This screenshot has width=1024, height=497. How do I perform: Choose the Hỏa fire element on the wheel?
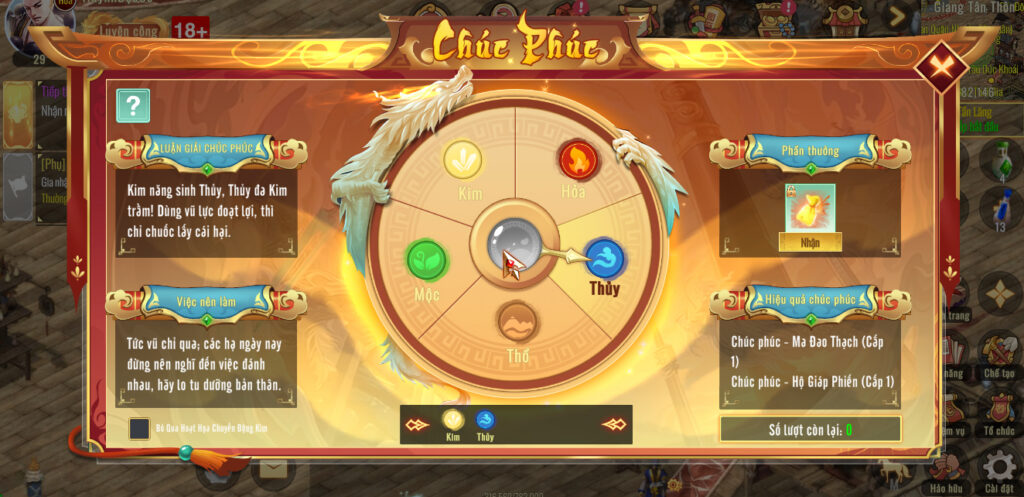(575, 160)
